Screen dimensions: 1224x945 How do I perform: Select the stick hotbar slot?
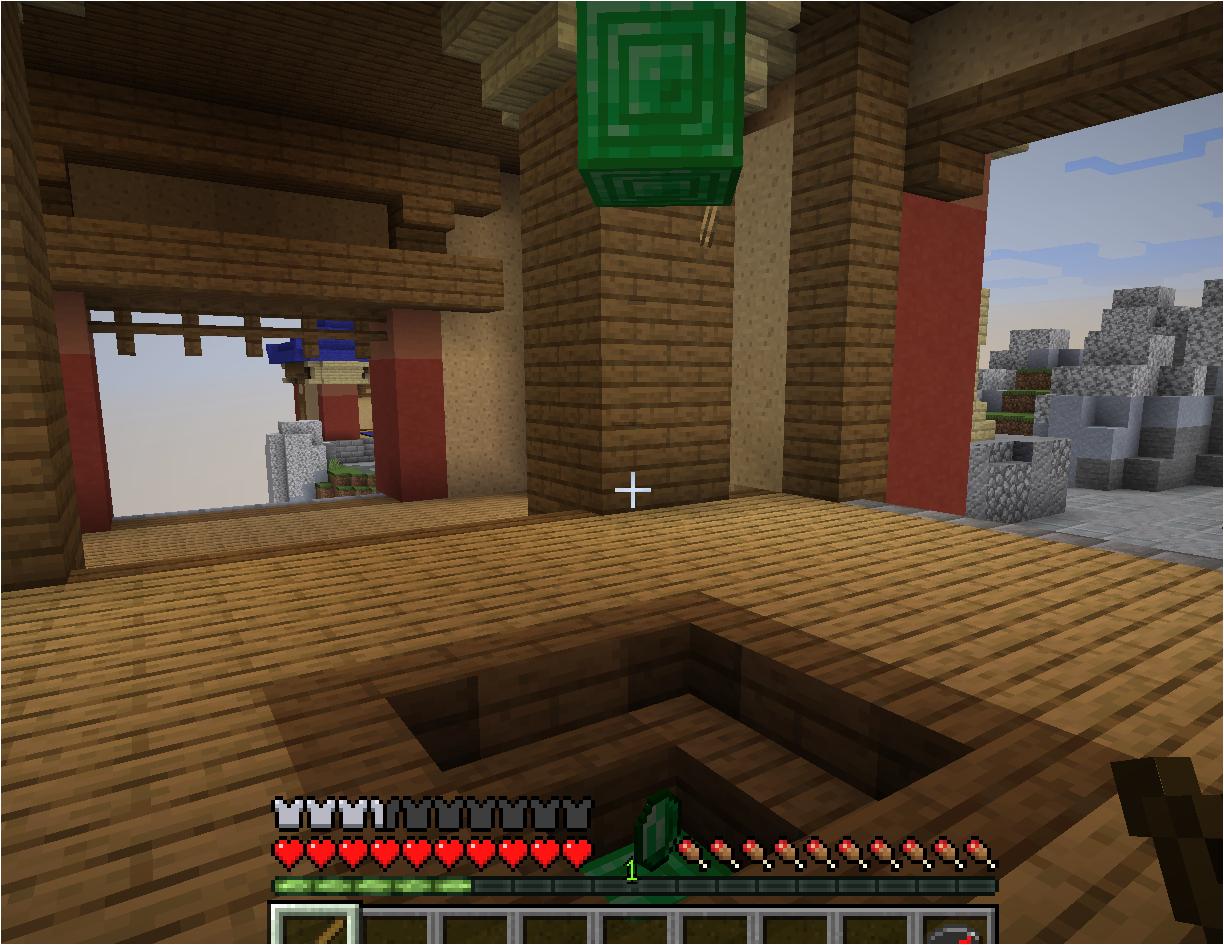[x=315, y=928]
